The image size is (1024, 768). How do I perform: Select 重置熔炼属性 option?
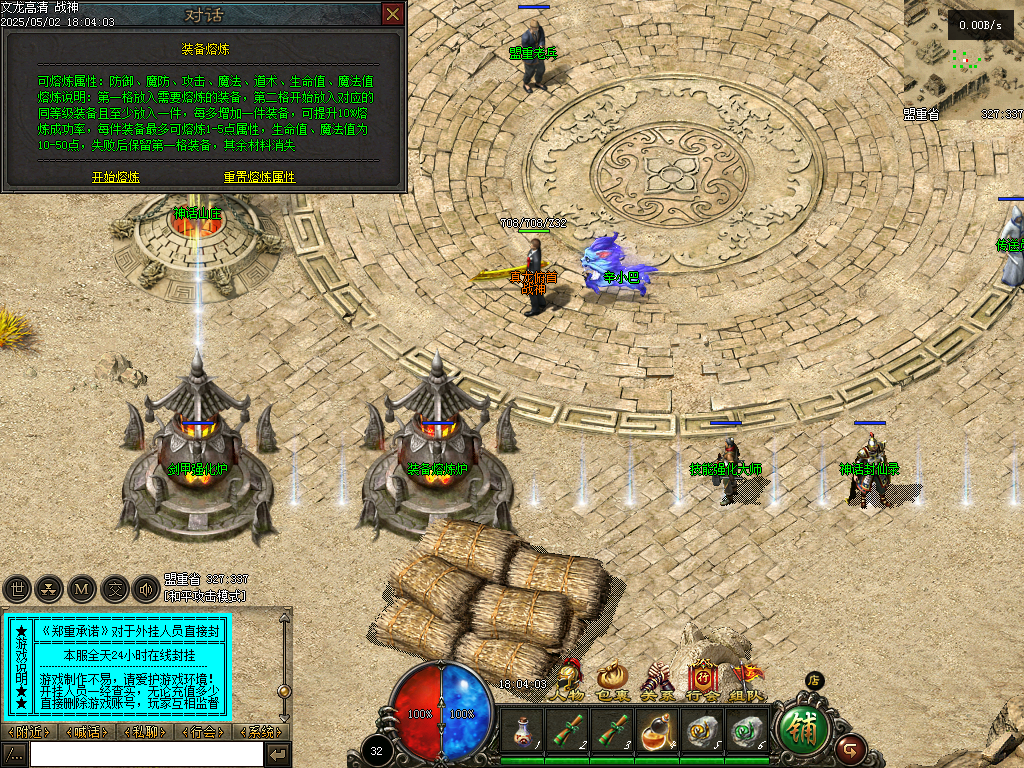coord(260,177)
